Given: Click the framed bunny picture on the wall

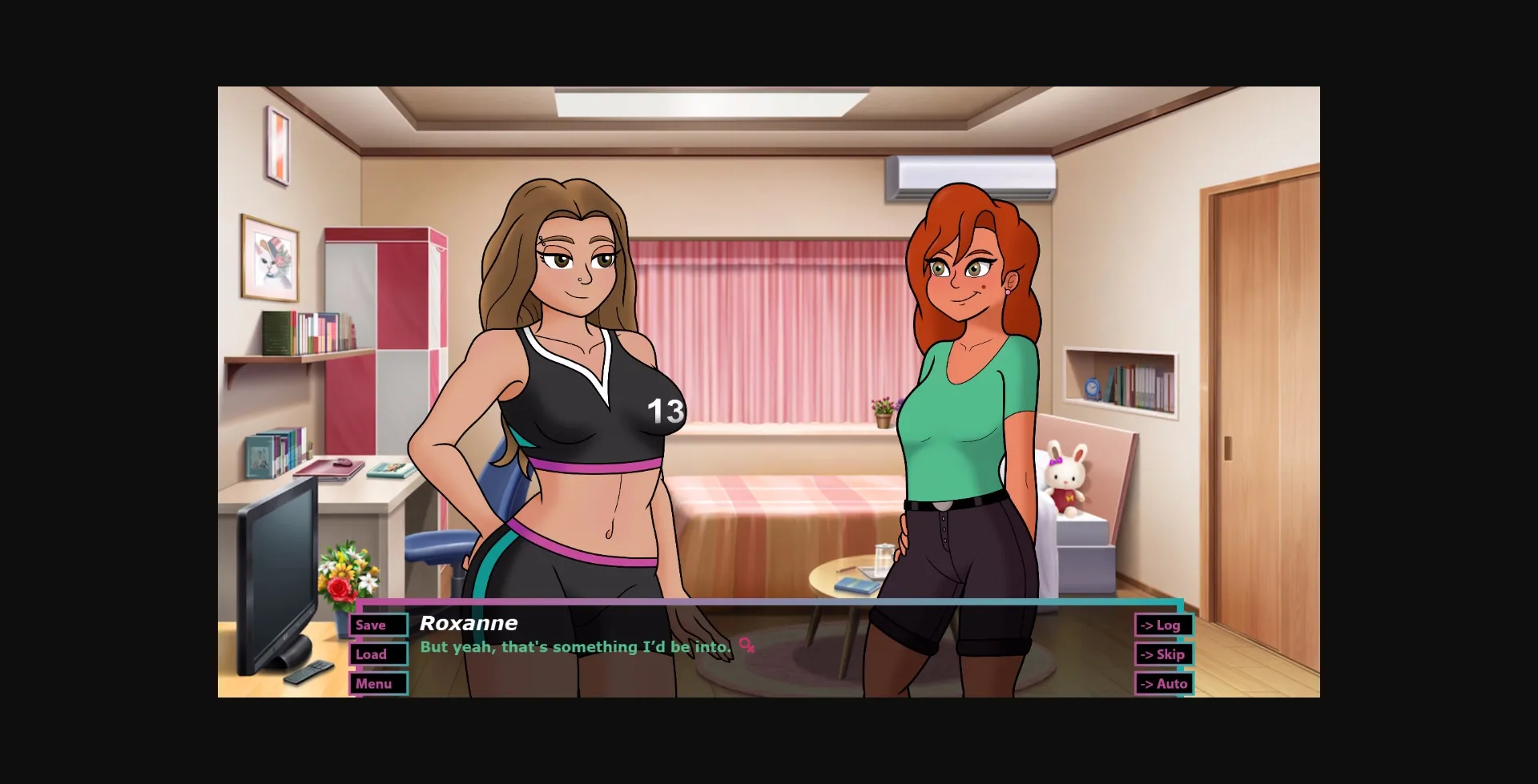Looking at the screenshot, I should [x=270, y=257].
